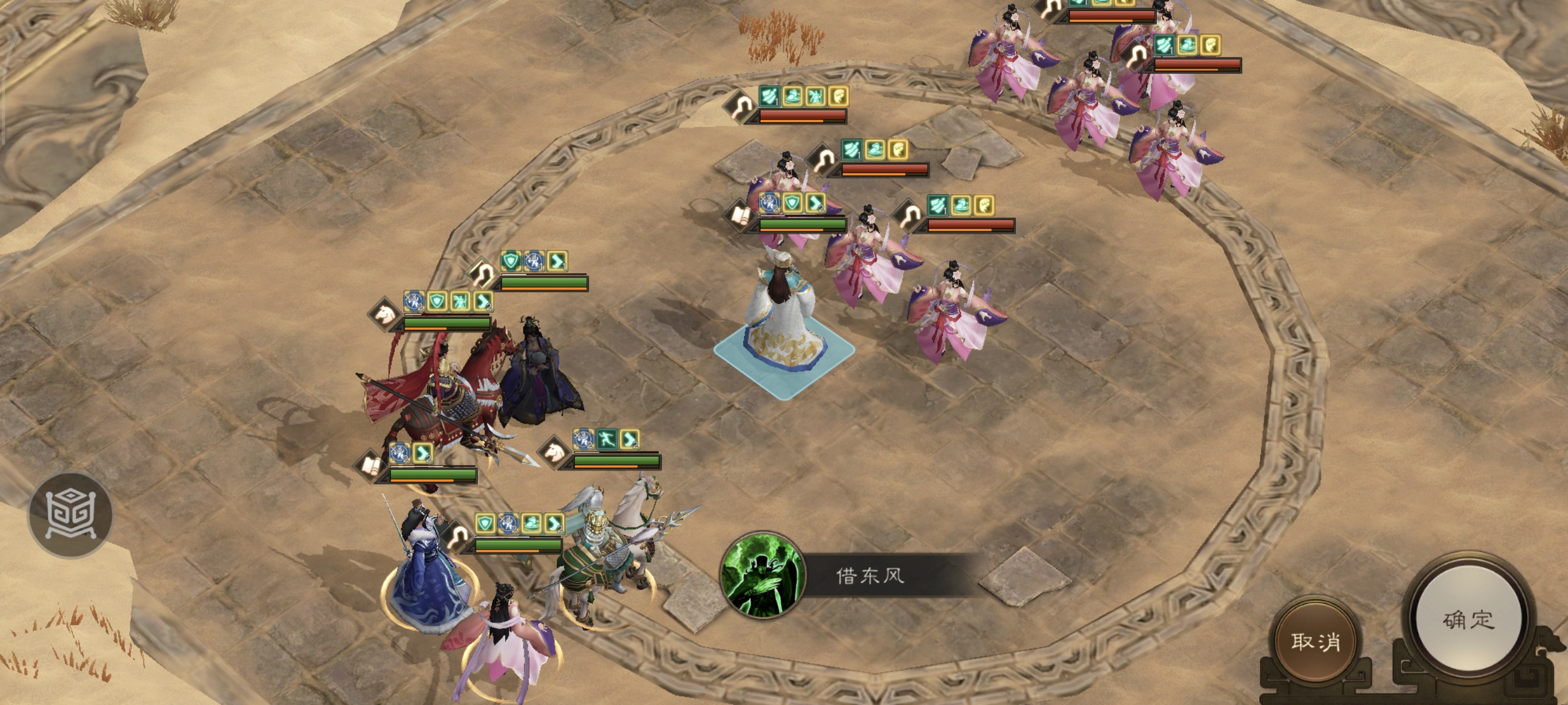This screenshot has height=705, width=1568.
Task: Click the shield buff icon above the cavalry unit
Action: coord(438,302)
